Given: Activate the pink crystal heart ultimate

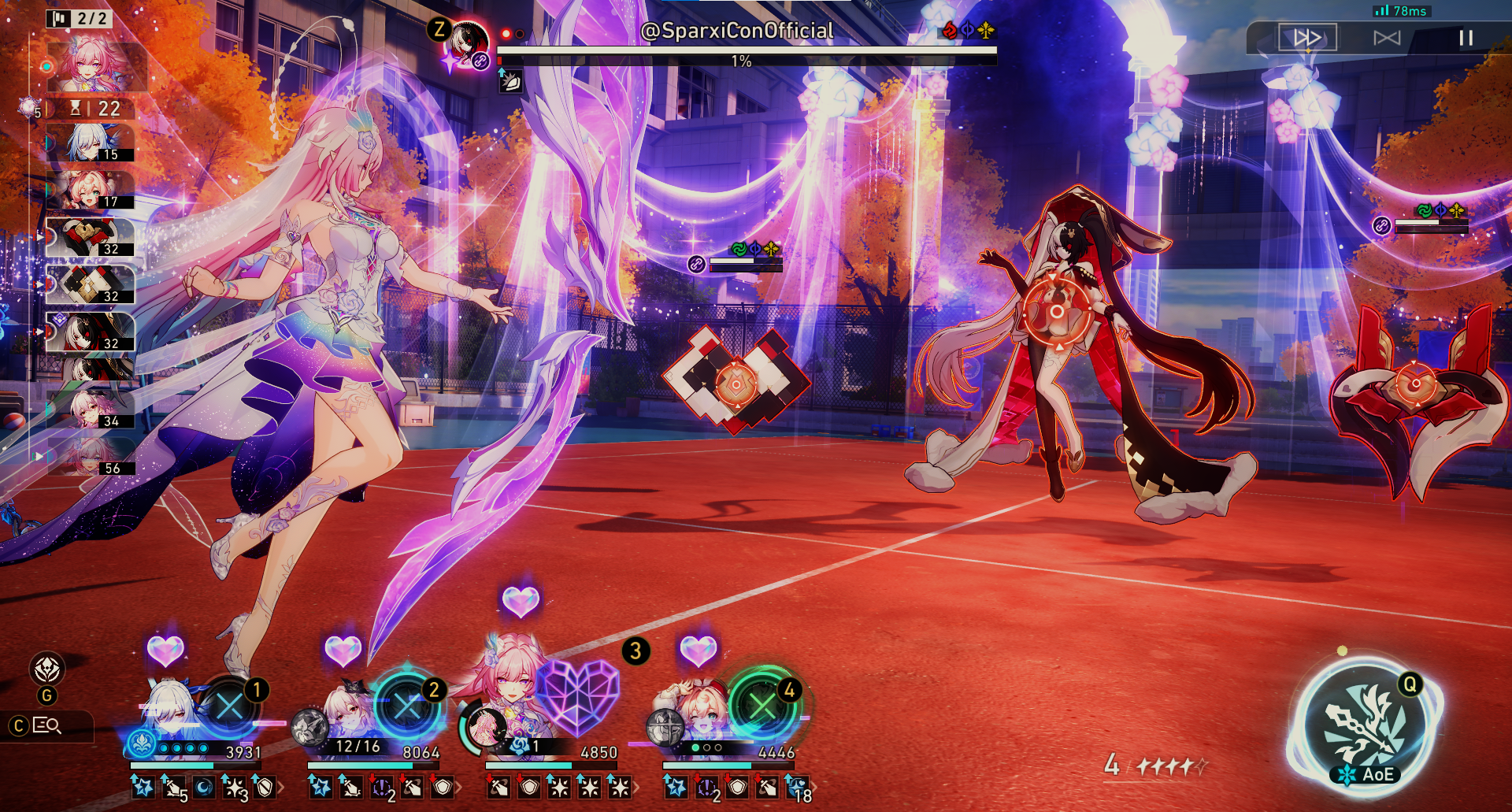Looking at the screenshot, I should pyautogui.click(x=579, y=697).
